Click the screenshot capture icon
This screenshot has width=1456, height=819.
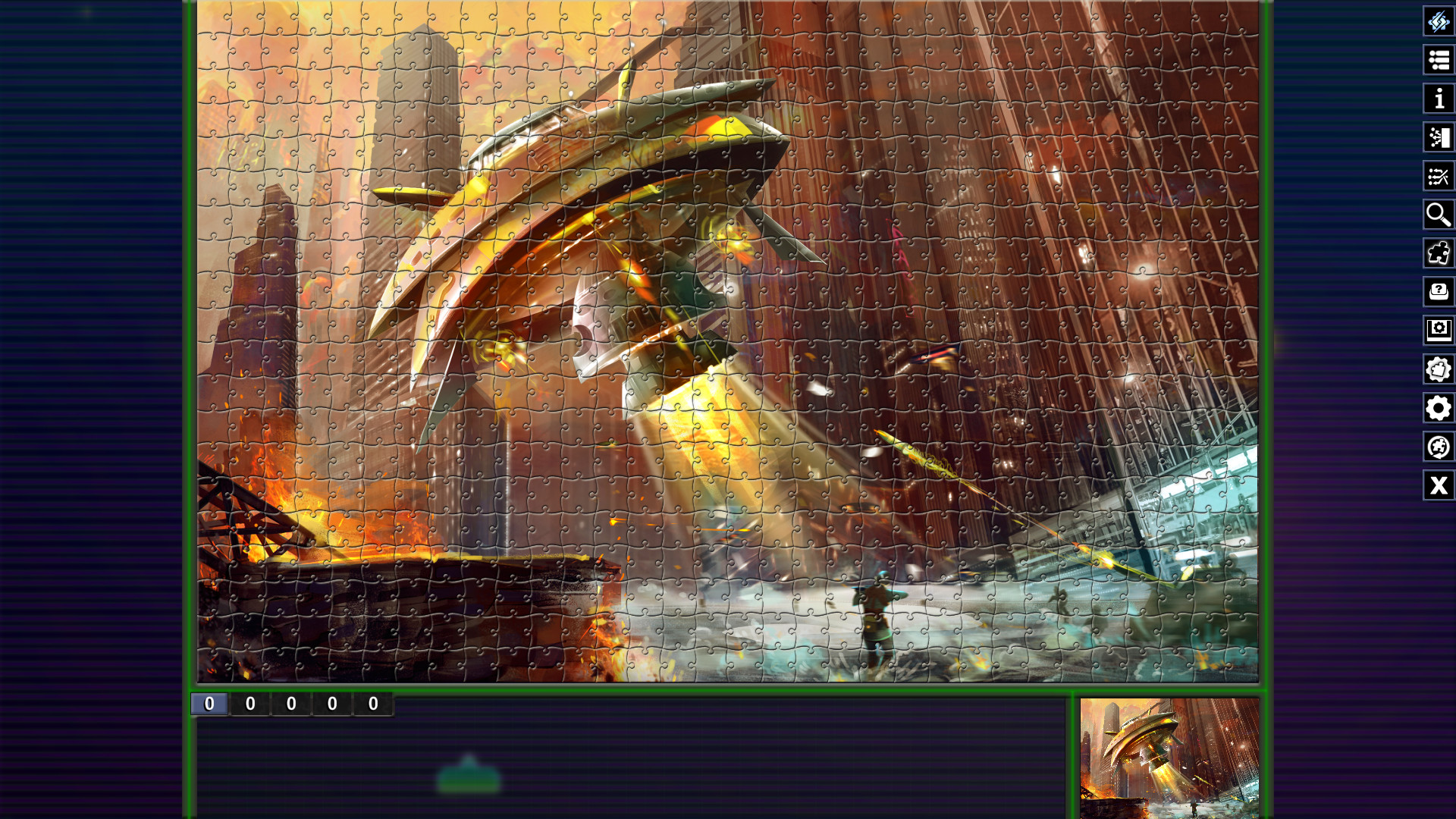1439,330
